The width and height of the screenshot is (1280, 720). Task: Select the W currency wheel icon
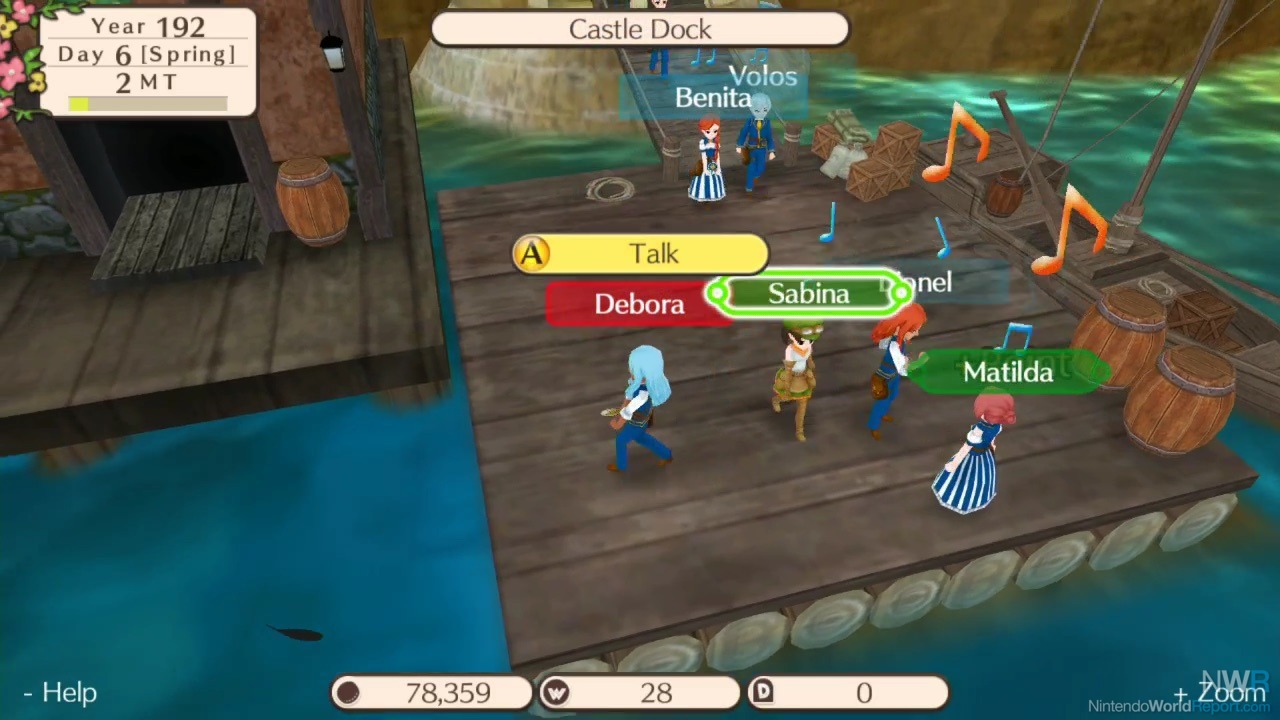[x=557, y=692]
